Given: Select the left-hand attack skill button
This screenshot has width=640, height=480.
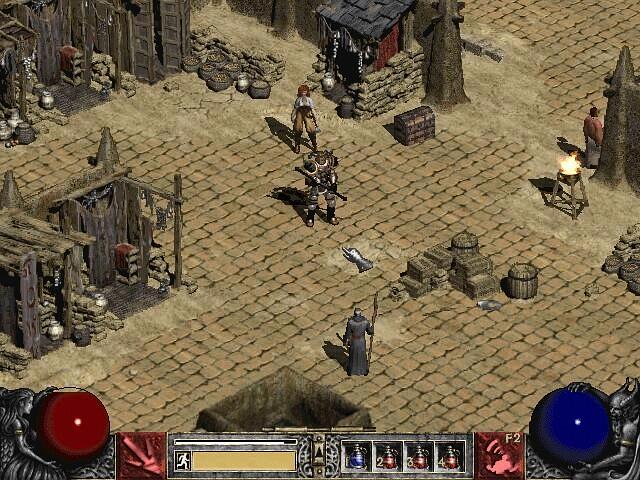Looking at the screenshot, I should [x=141, y=456].
